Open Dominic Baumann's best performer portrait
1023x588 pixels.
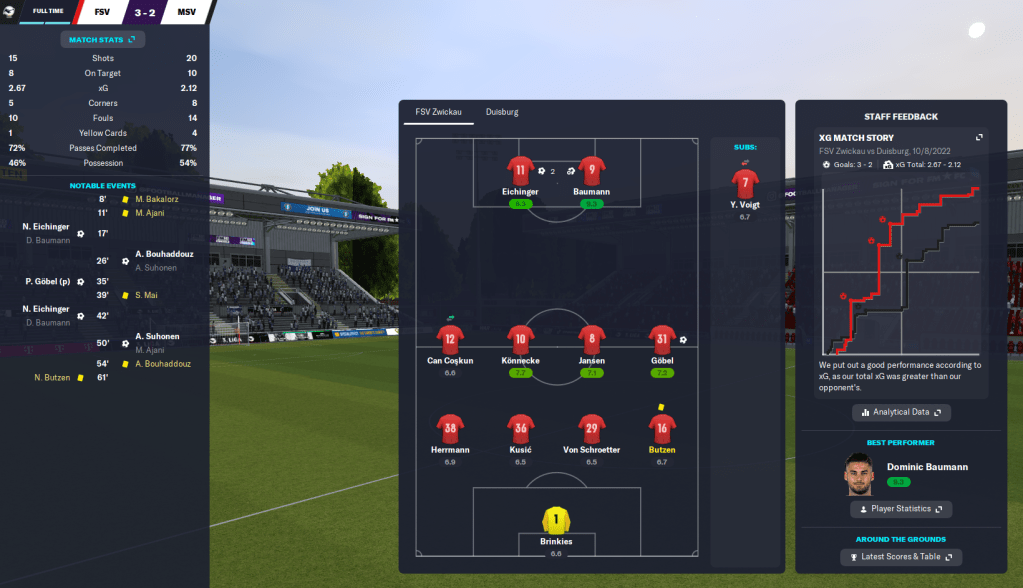click(855, 475)
